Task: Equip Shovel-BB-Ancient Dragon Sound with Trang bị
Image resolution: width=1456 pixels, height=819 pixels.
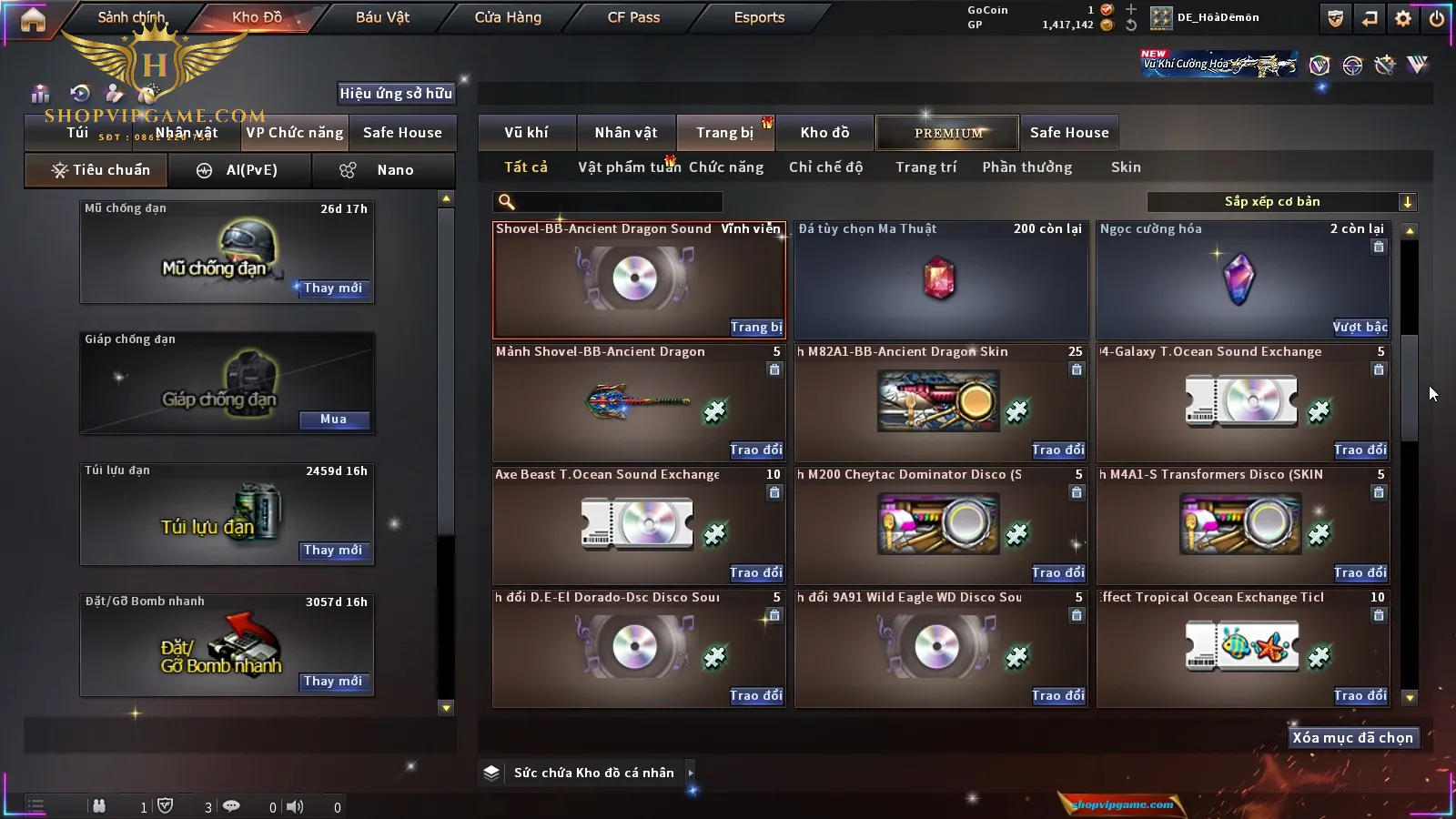Action: 755,327
